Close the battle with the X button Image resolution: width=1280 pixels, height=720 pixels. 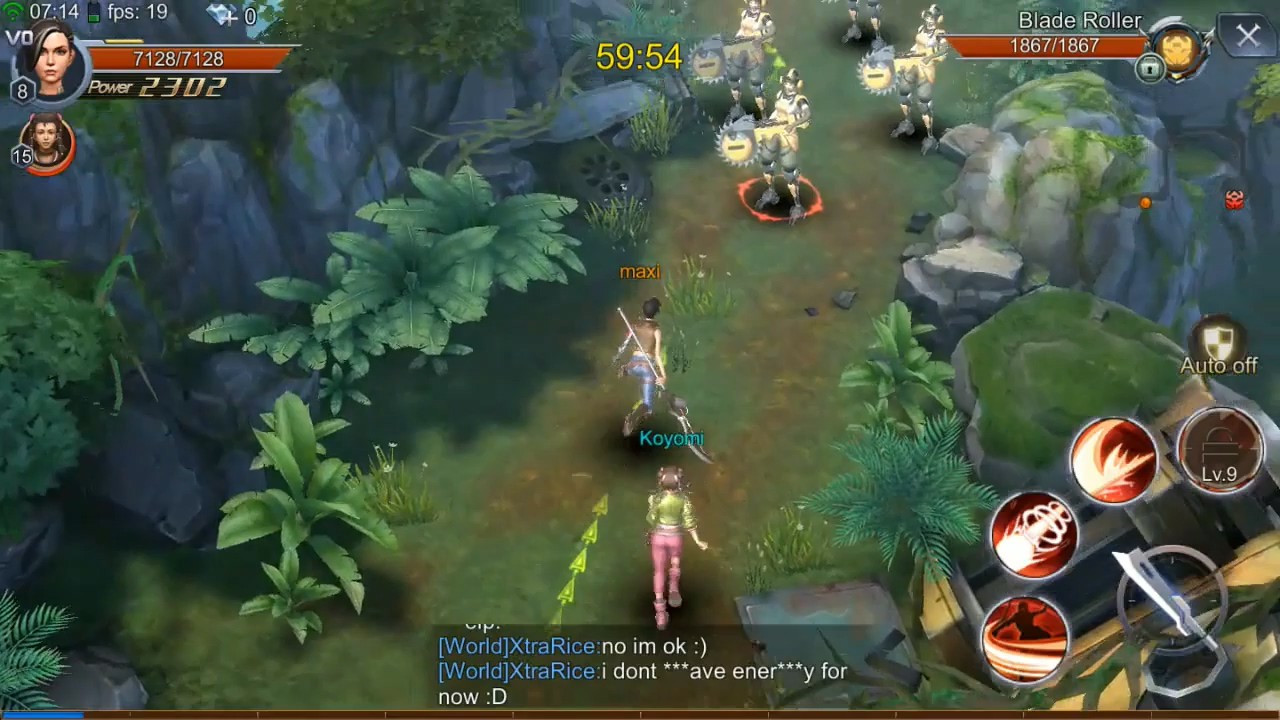coord(1248,37)
